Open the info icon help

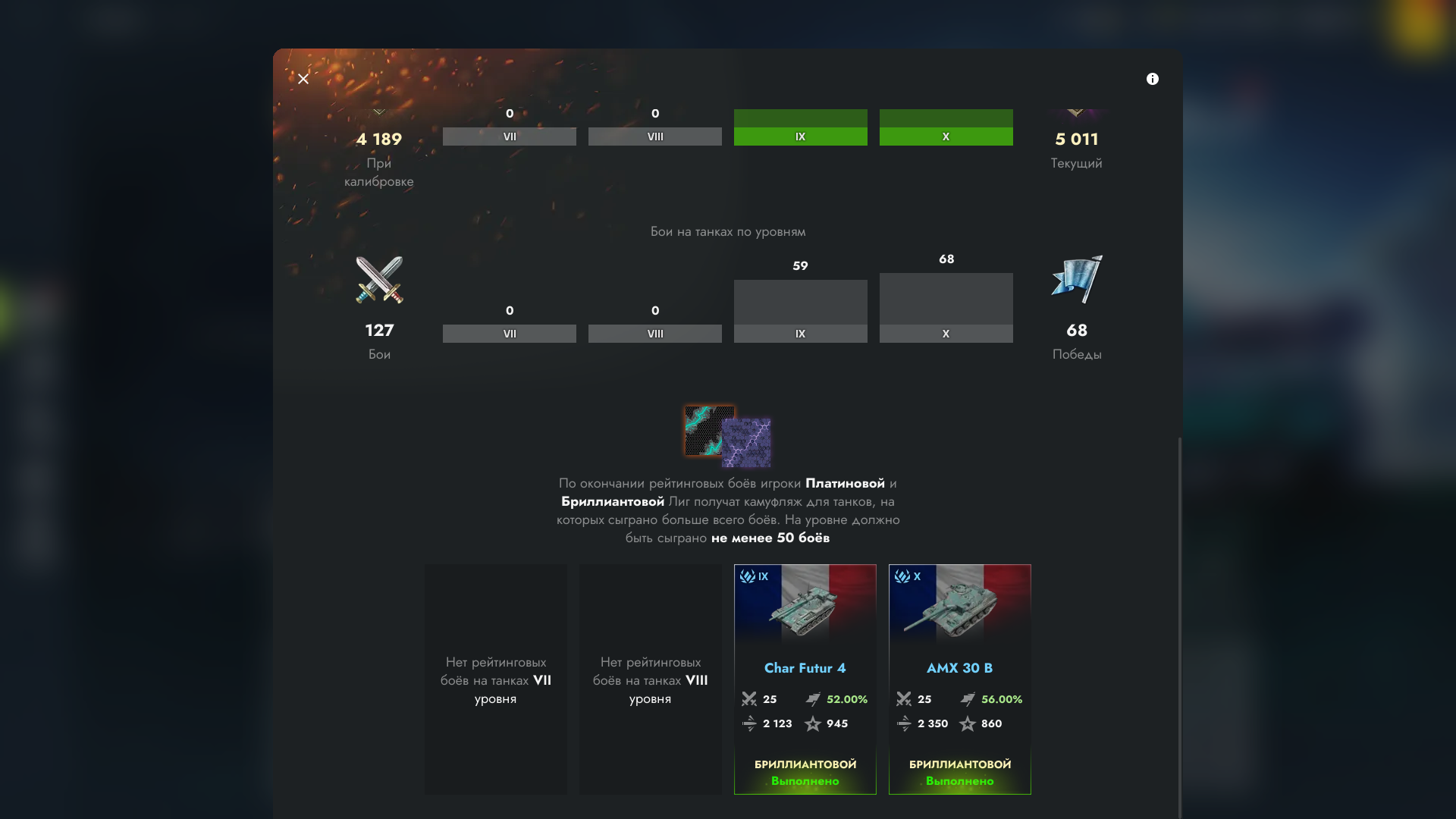[x=1152, y=79]
